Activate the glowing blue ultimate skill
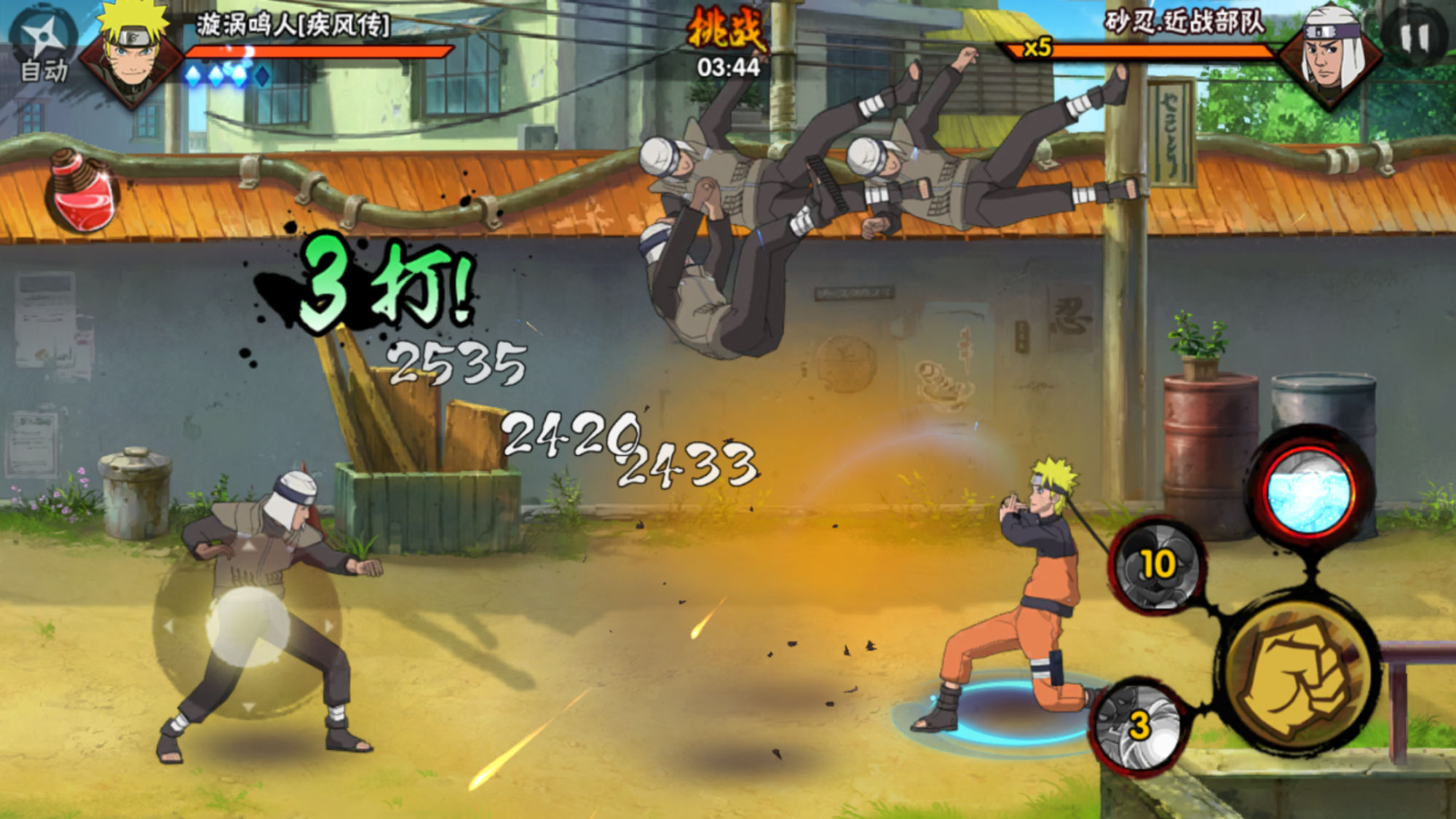Viewport: 1456px width, 819px height. pyautogui.click(x=1310, y=493)
